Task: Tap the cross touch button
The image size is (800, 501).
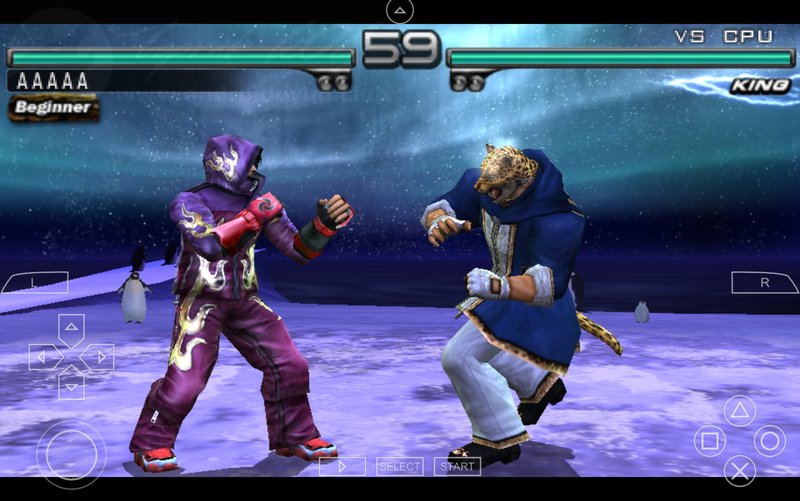Action: tap(739, 470)
